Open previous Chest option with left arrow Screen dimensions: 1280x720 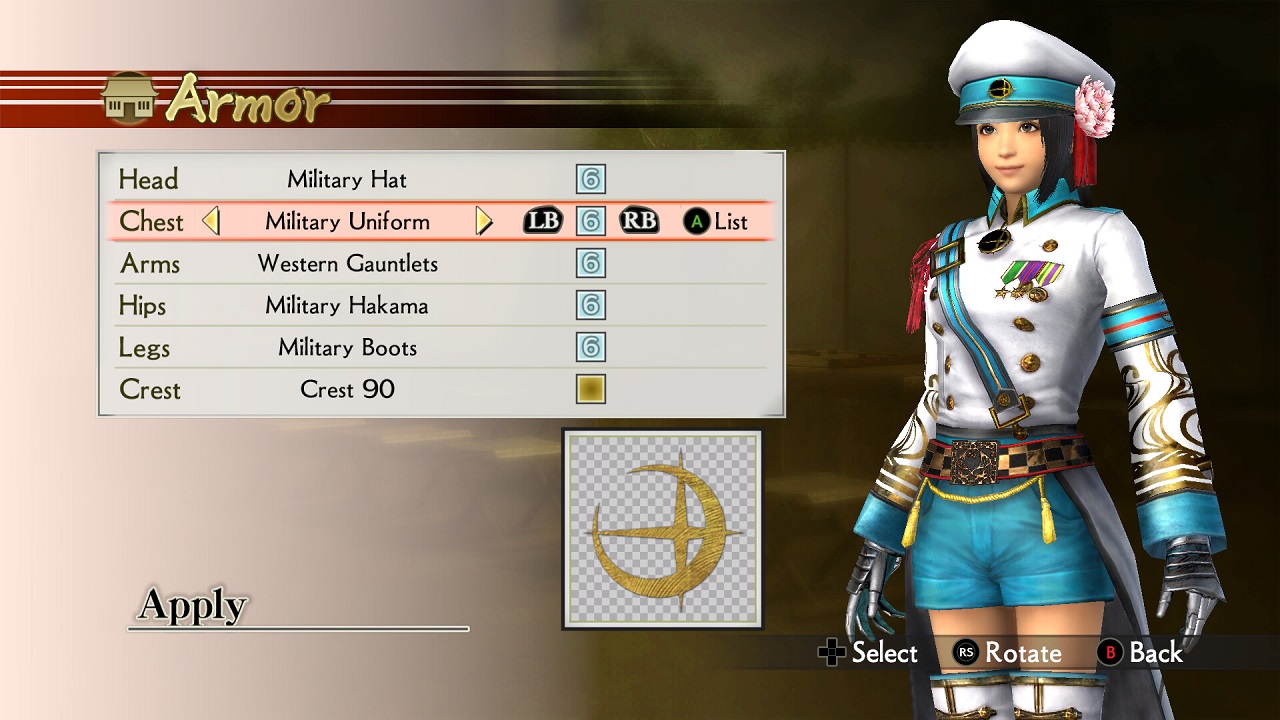click(212, 221)
